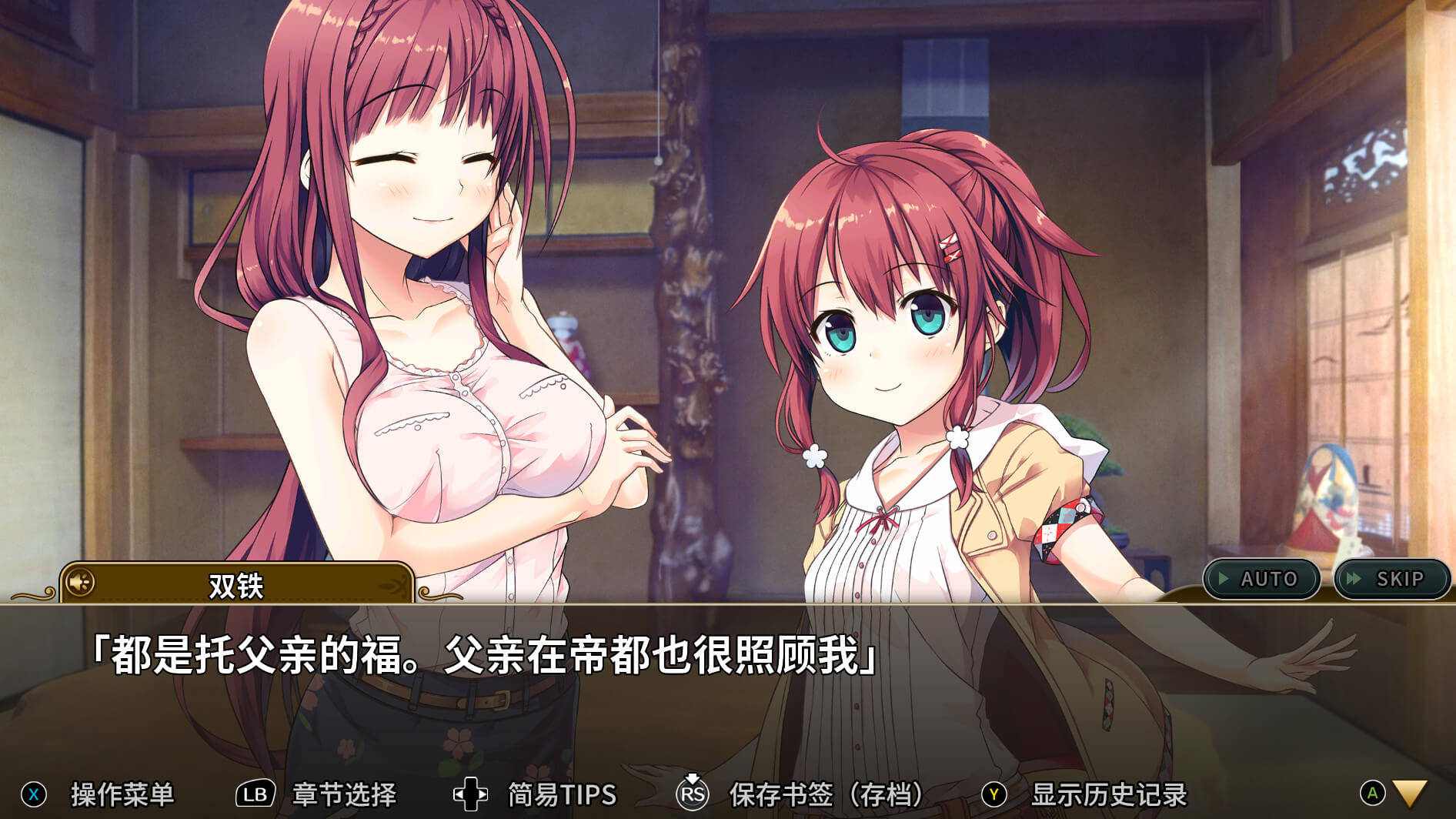Replay voice with the speaker icon

point(79,583)
